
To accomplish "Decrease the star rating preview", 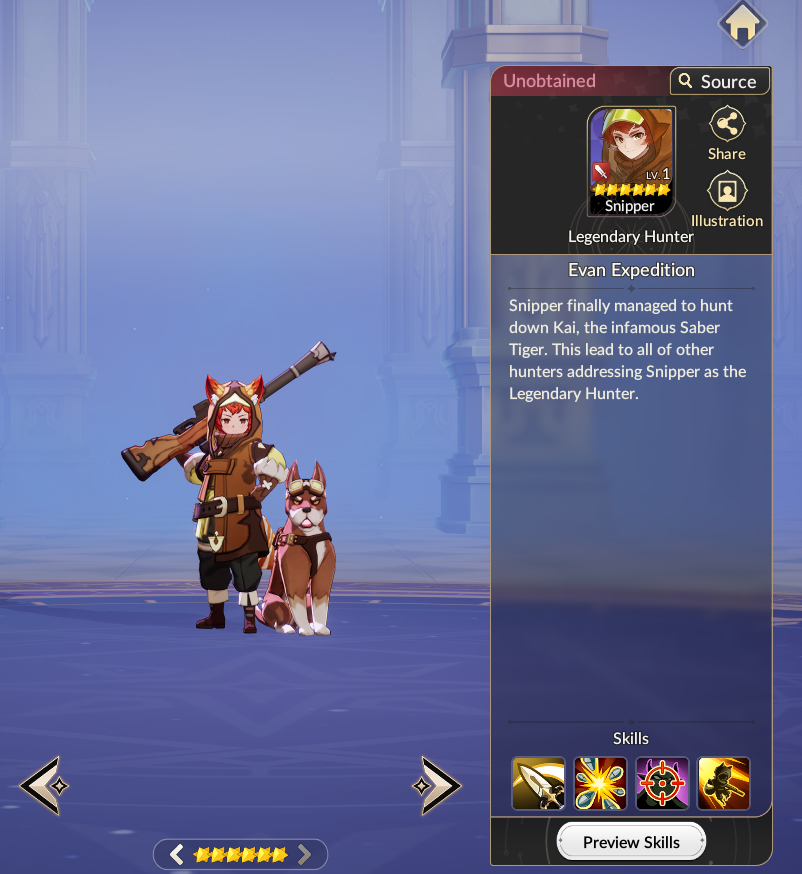I will coord(177,854).
